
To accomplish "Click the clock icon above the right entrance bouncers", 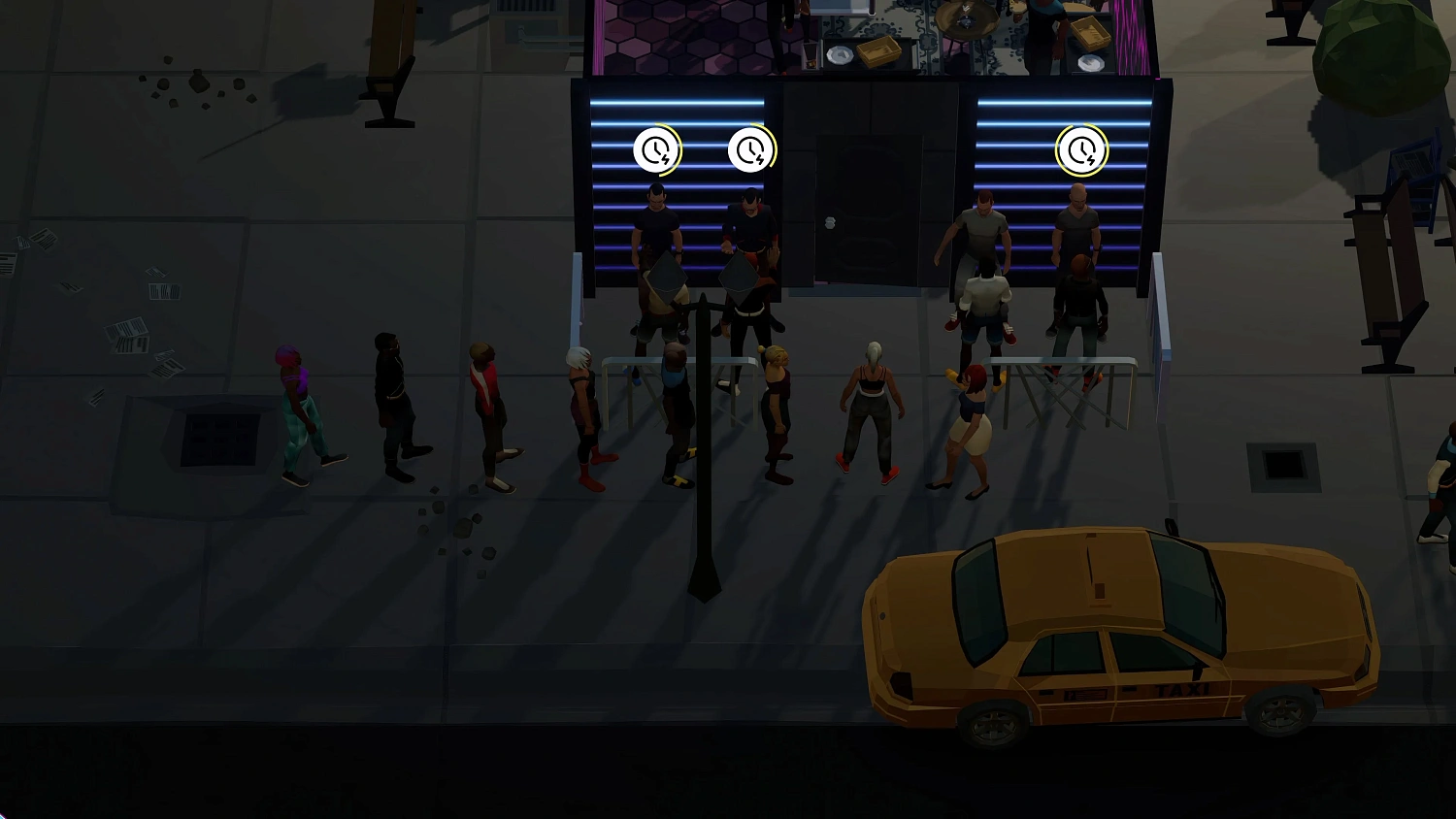I will click(1081, 150).
